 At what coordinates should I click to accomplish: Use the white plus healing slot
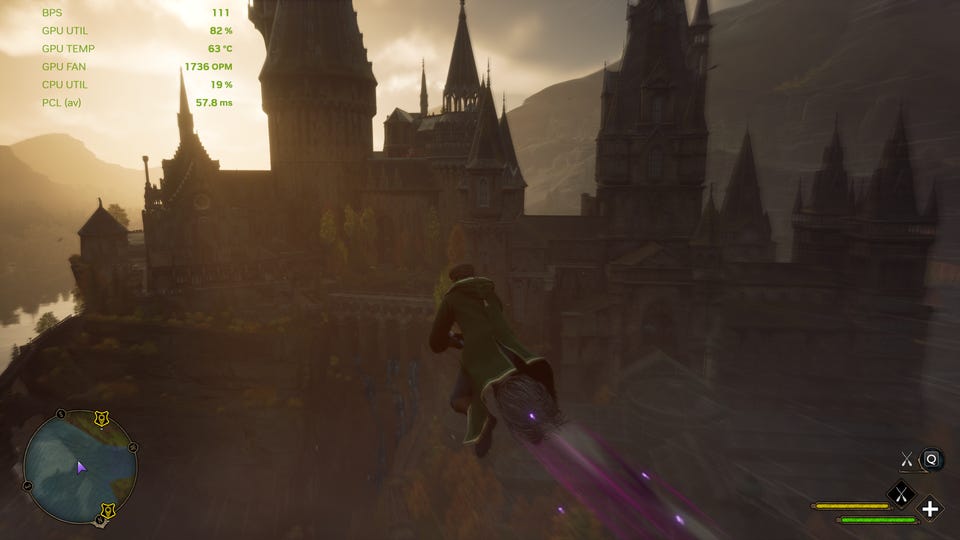pos(930,509)
